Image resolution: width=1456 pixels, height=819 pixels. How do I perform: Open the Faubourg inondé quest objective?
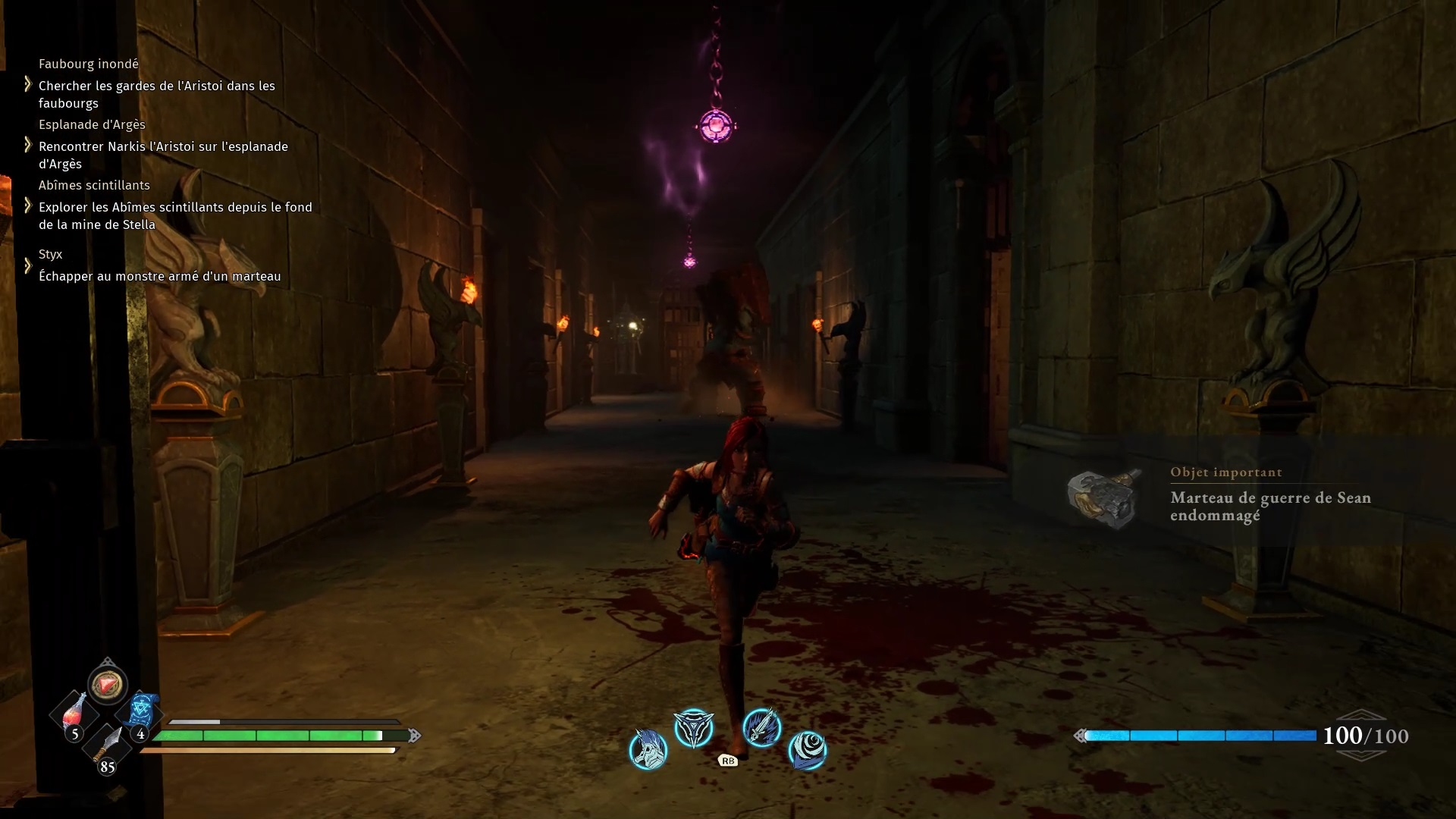tap(157, 94)
